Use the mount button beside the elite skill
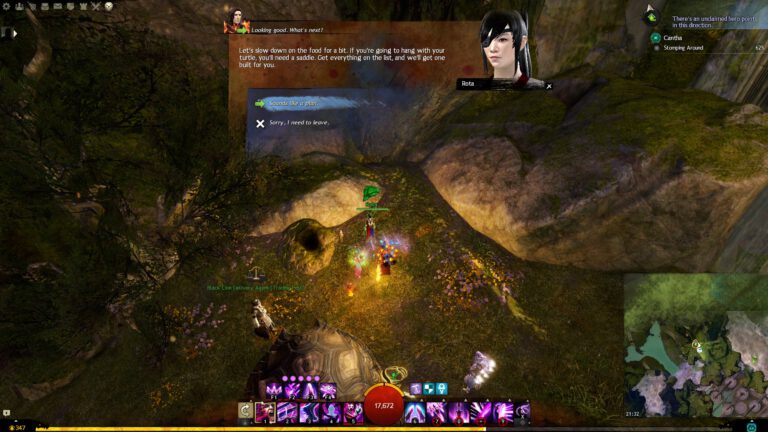This screenshot has height=432, width=768. tap(522, 412)
